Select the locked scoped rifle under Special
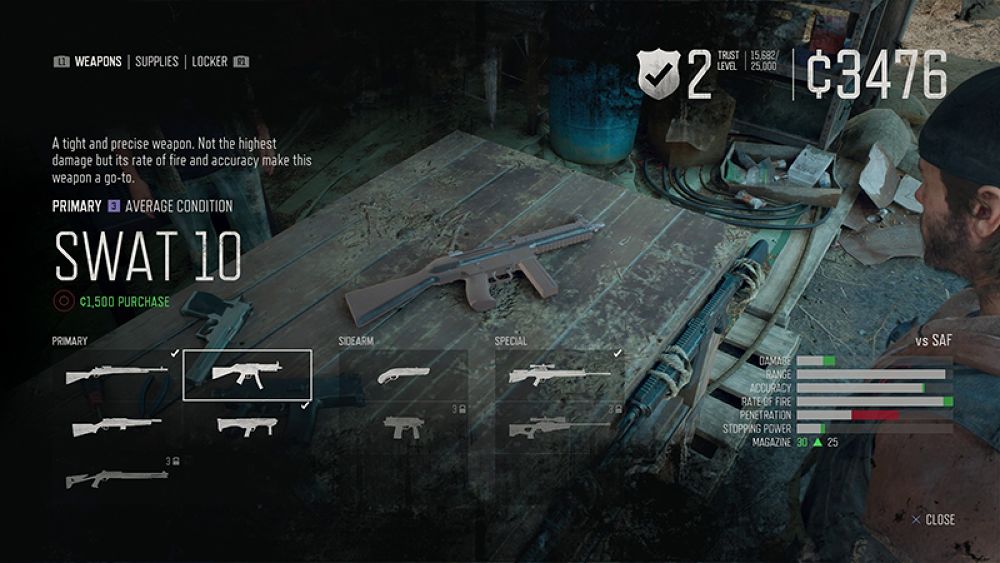The image size is (1000, 563). click(x=560, y=427)
